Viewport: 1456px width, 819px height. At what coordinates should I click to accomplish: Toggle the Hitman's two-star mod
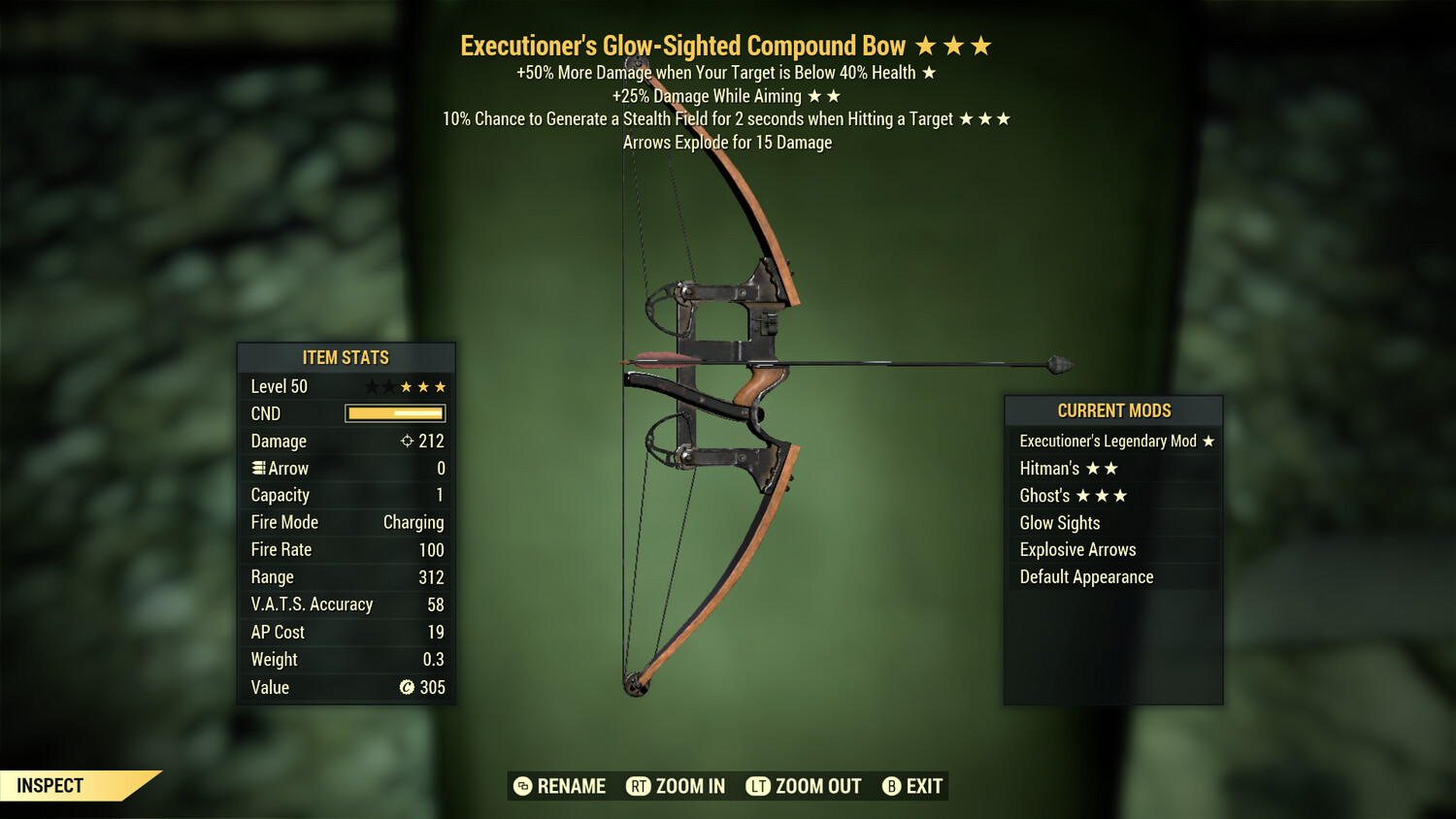tap(1068, 468)
